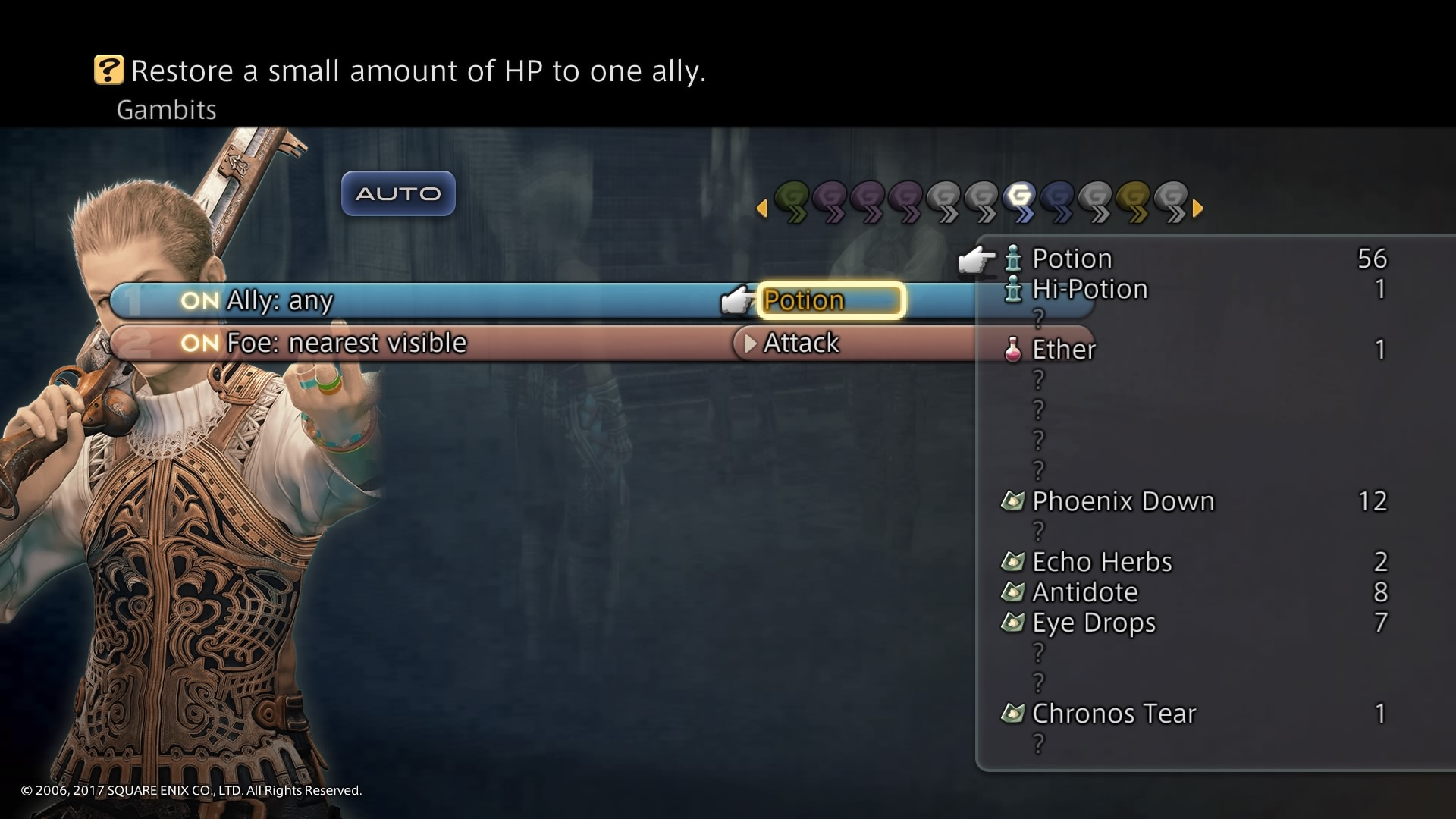This screenshot has height=819, width=1456.
Task: Switch to the blue G category icon
Action: 1059,202
